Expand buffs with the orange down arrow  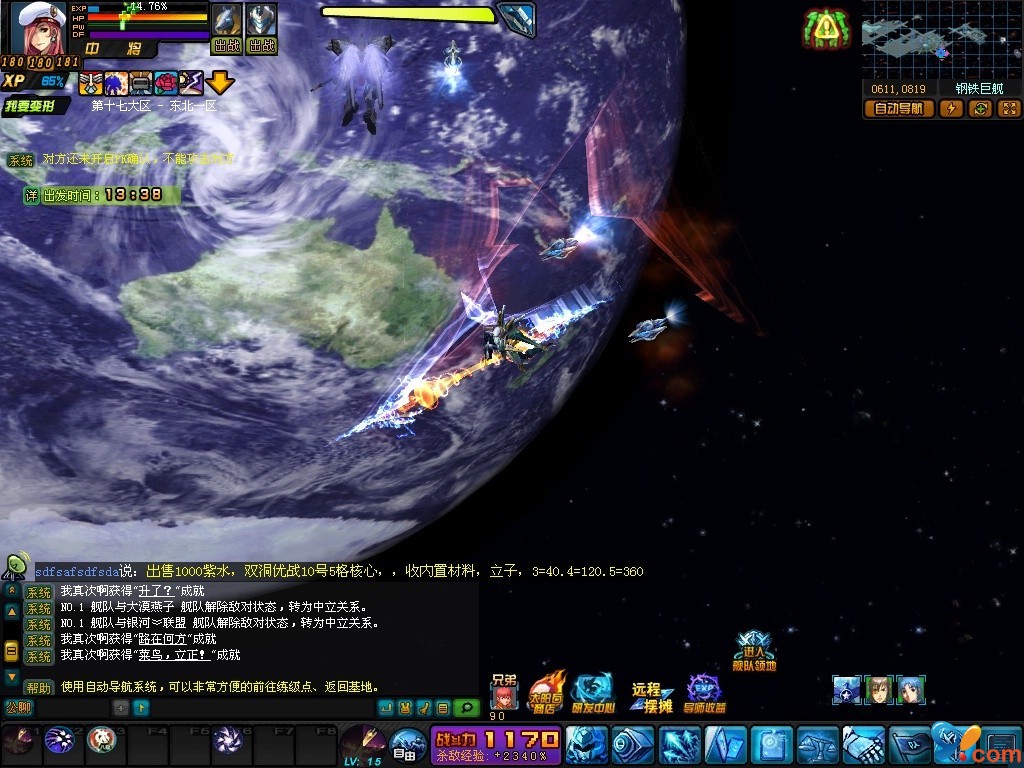[x=220, y=83]
